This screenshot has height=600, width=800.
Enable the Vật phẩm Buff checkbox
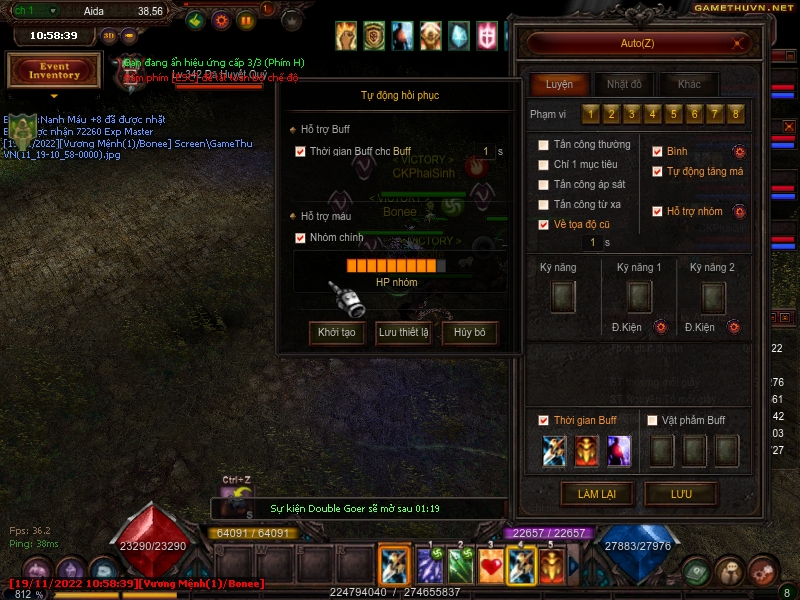[652, 421]
